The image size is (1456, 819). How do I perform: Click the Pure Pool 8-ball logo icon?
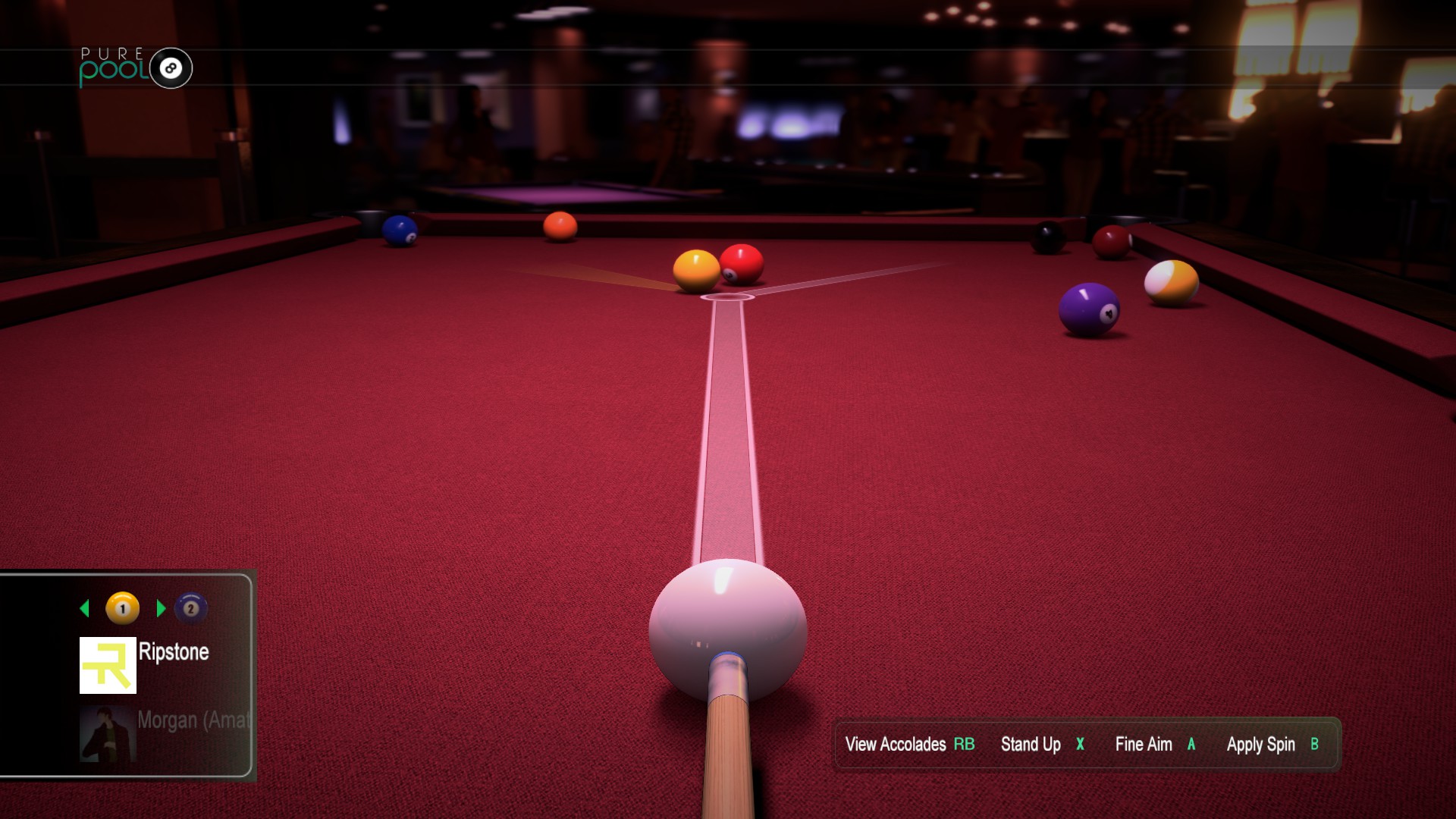[170, 67]
